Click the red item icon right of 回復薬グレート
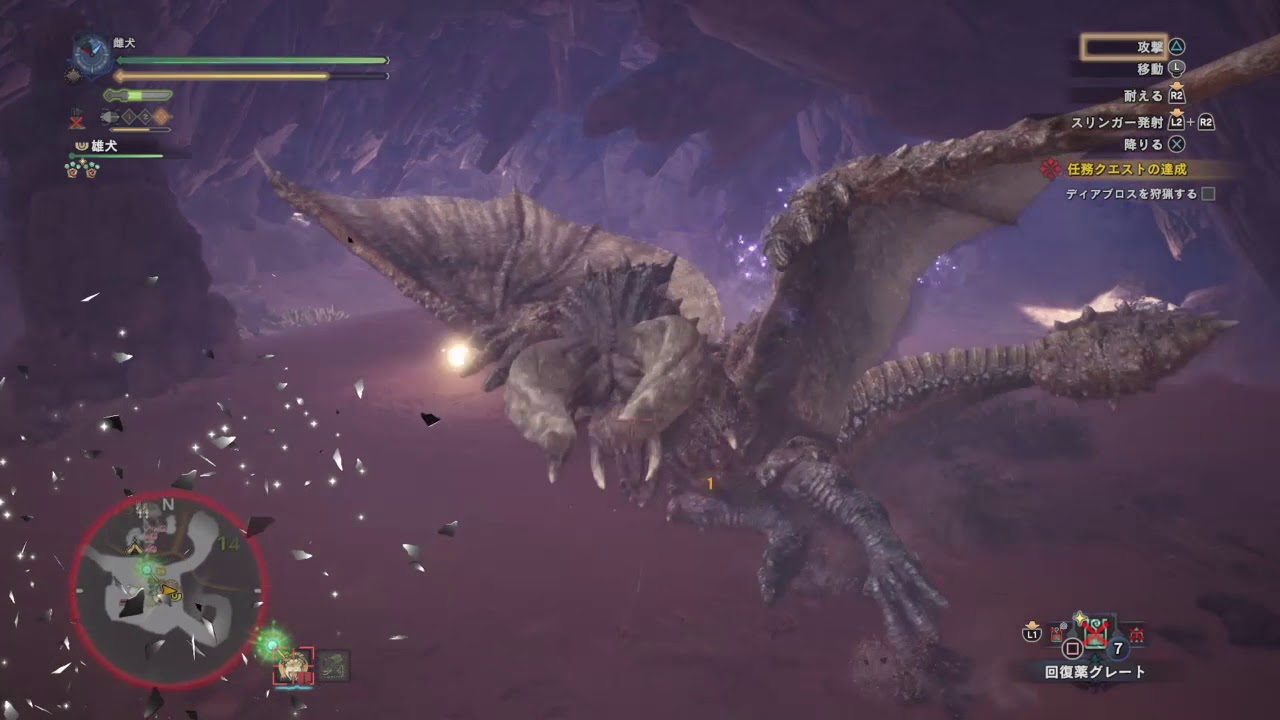 click(x=1134, y=633)
